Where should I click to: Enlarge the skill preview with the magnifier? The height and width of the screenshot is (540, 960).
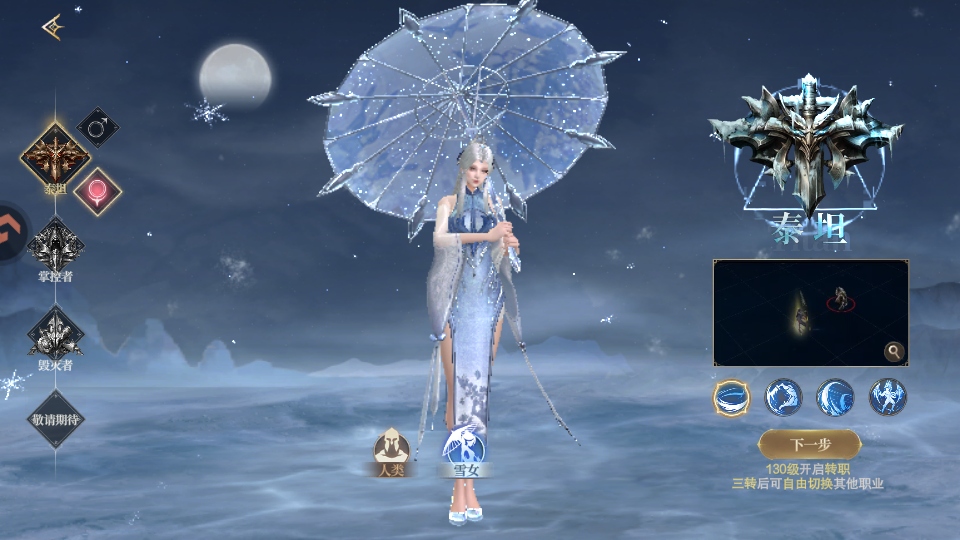(x=893, y=351)
